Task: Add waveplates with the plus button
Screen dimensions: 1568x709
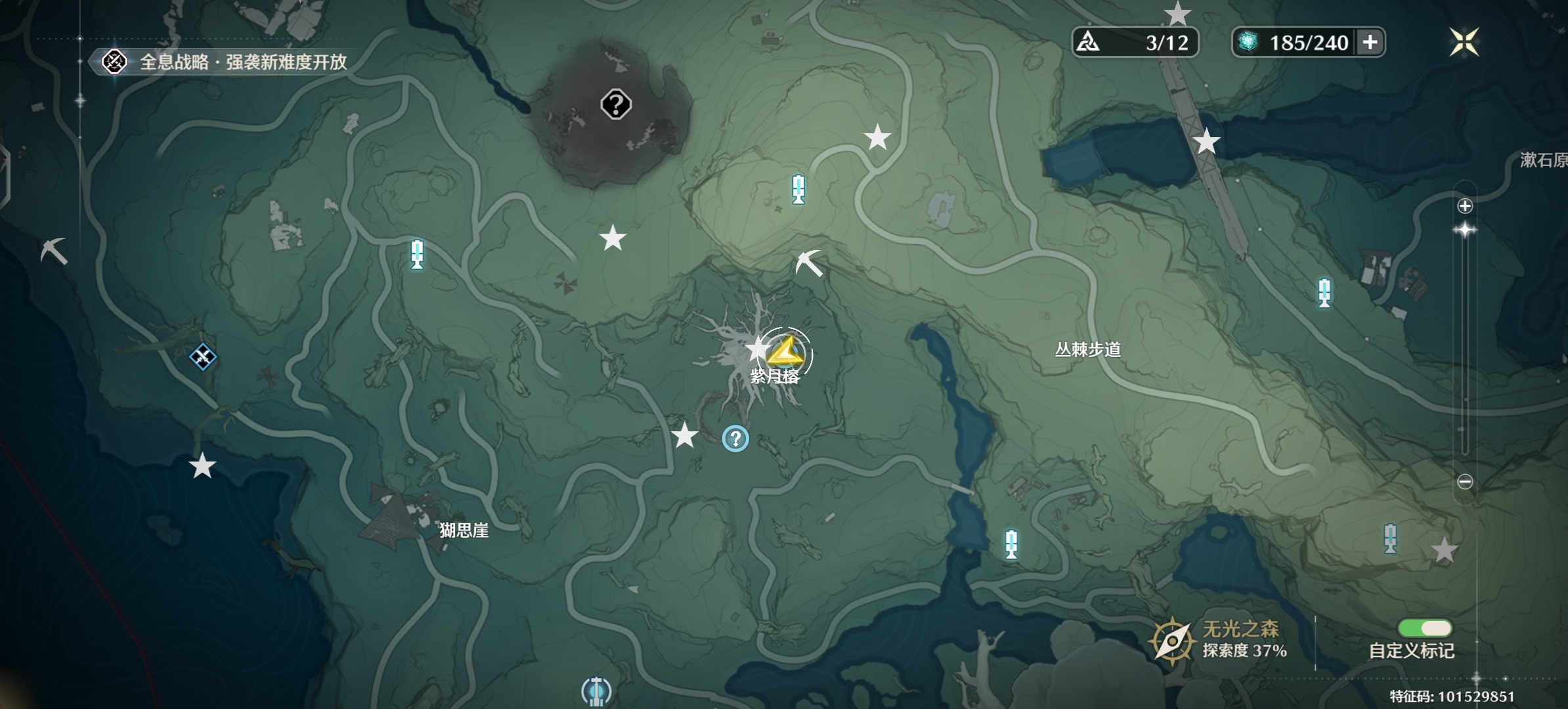Action: 1370,43
